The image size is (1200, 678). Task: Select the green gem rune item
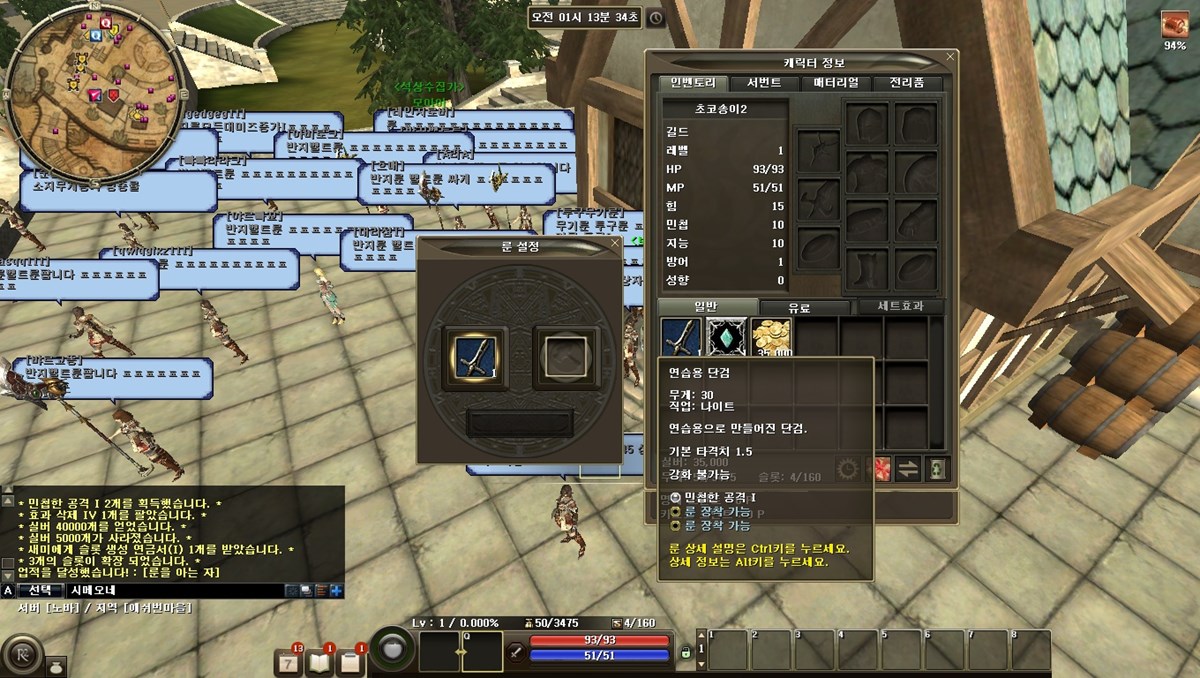click(x=727, y=338)
